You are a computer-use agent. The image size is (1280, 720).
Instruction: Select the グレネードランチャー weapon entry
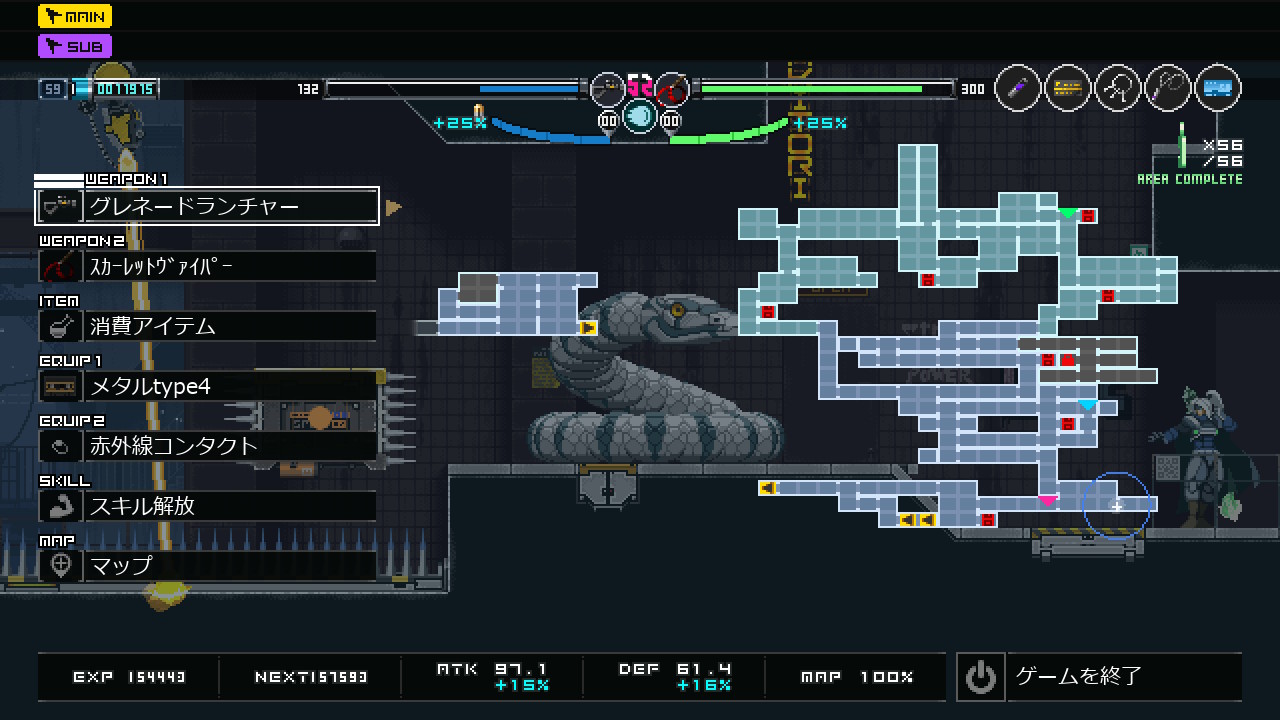coord(207,206)
